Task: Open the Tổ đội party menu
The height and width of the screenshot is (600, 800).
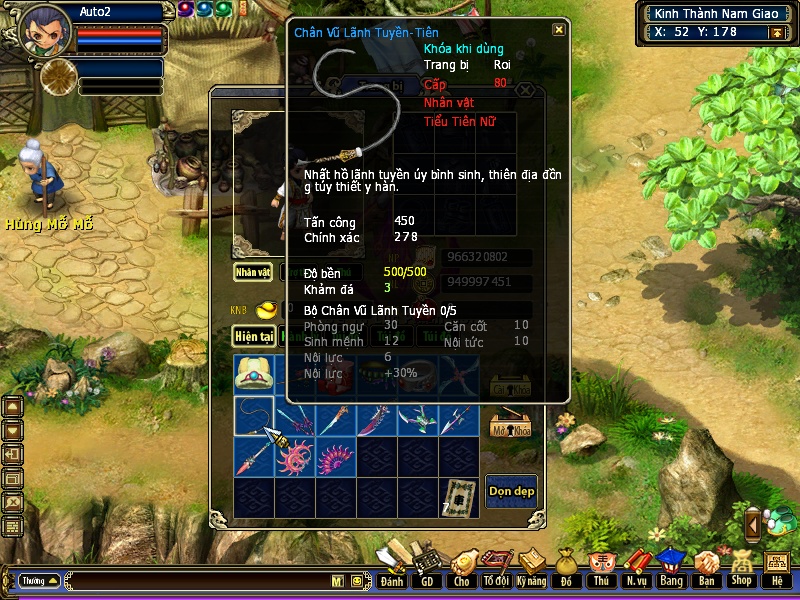Action: pyautogui.click(x=495, y=567)
